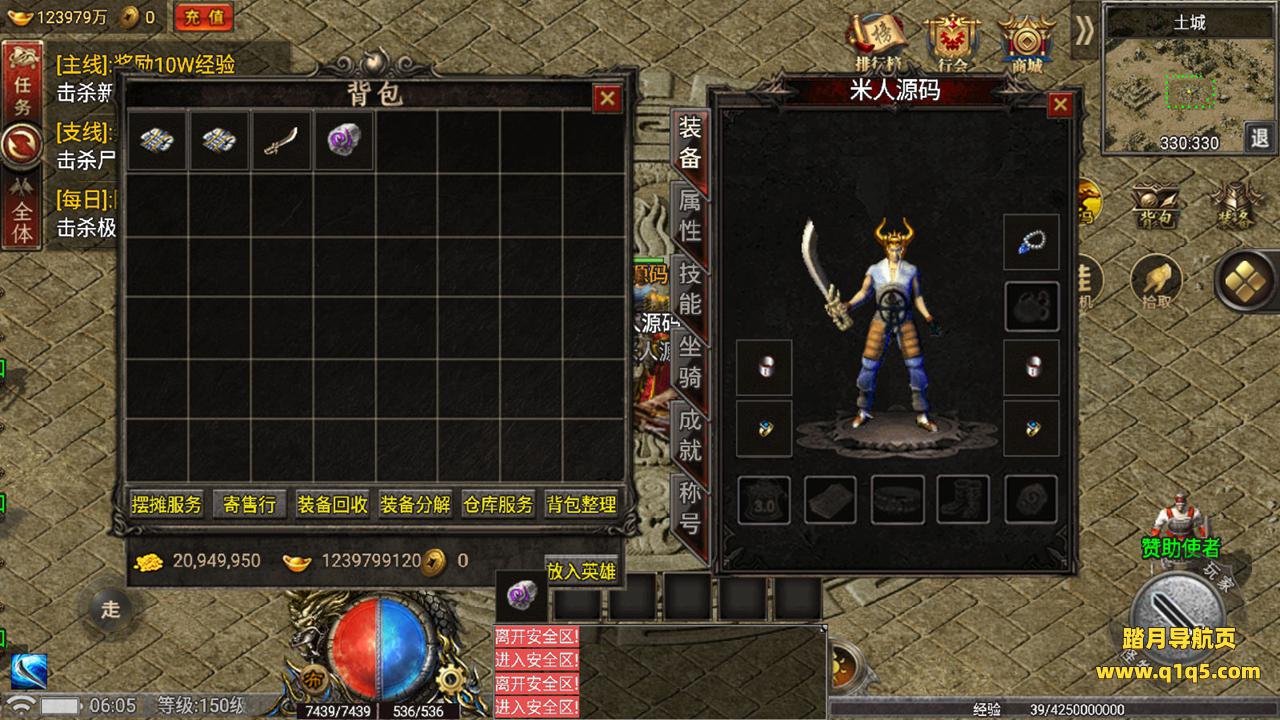Open 仓库服务 warehouse service
The height and width of the screenshot is (720, 1280).
[498, 505]
